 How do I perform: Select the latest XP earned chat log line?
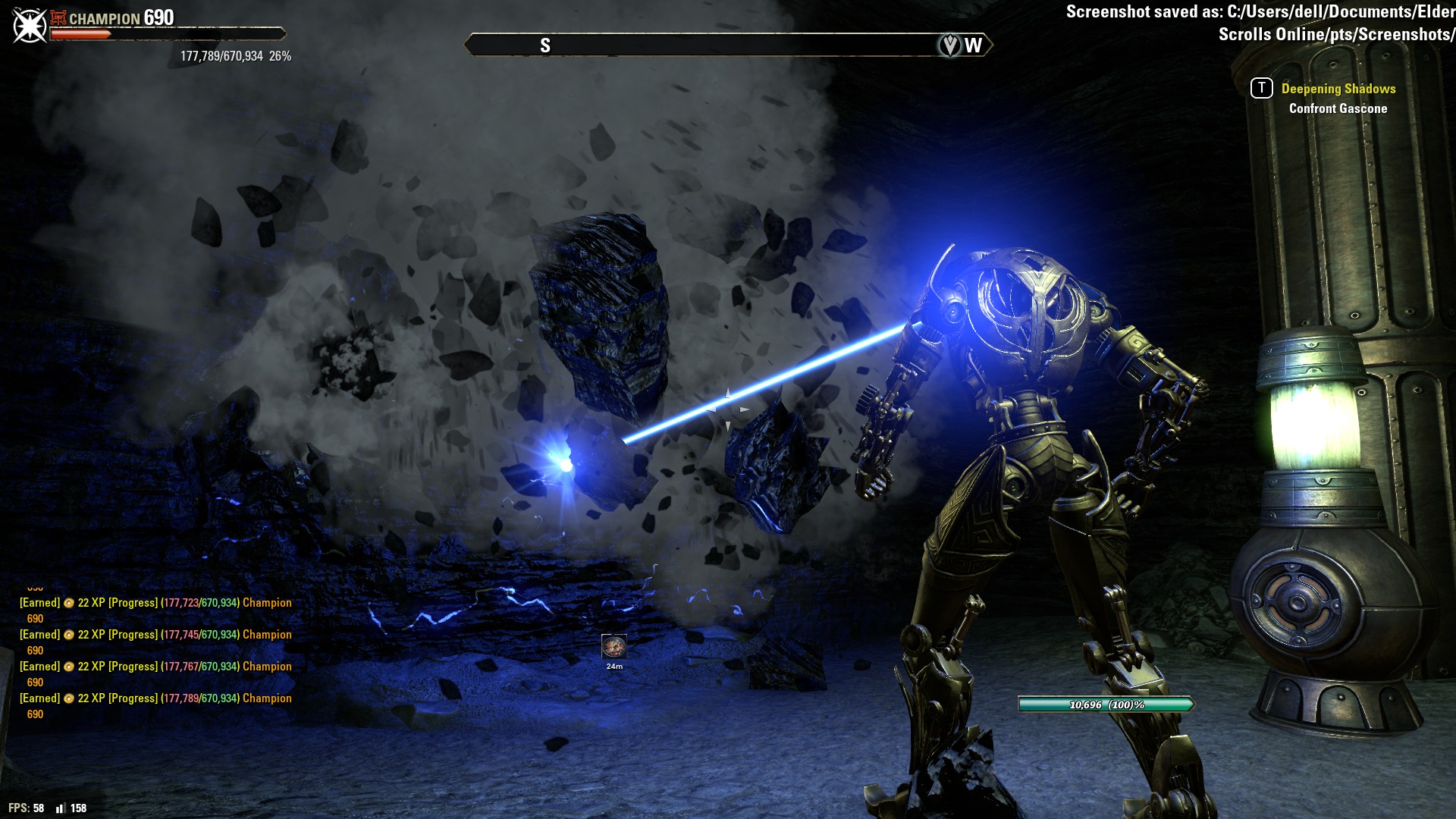(155, 698)
